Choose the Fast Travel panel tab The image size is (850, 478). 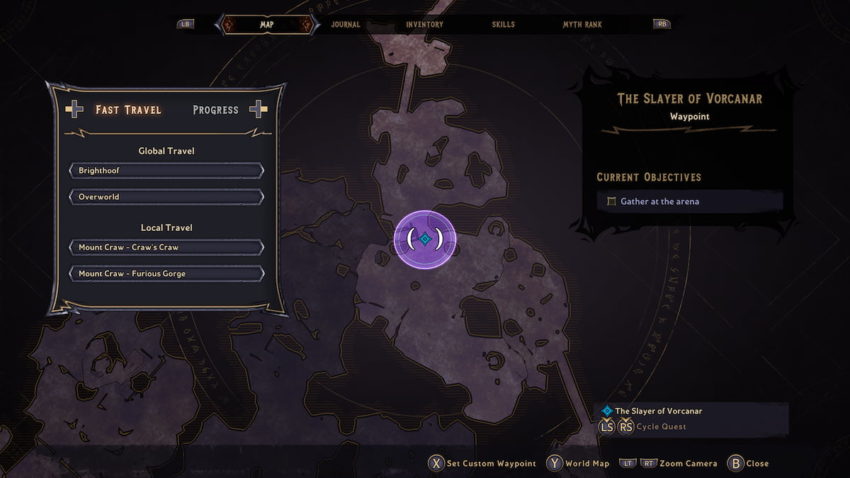tap(128, 109)
